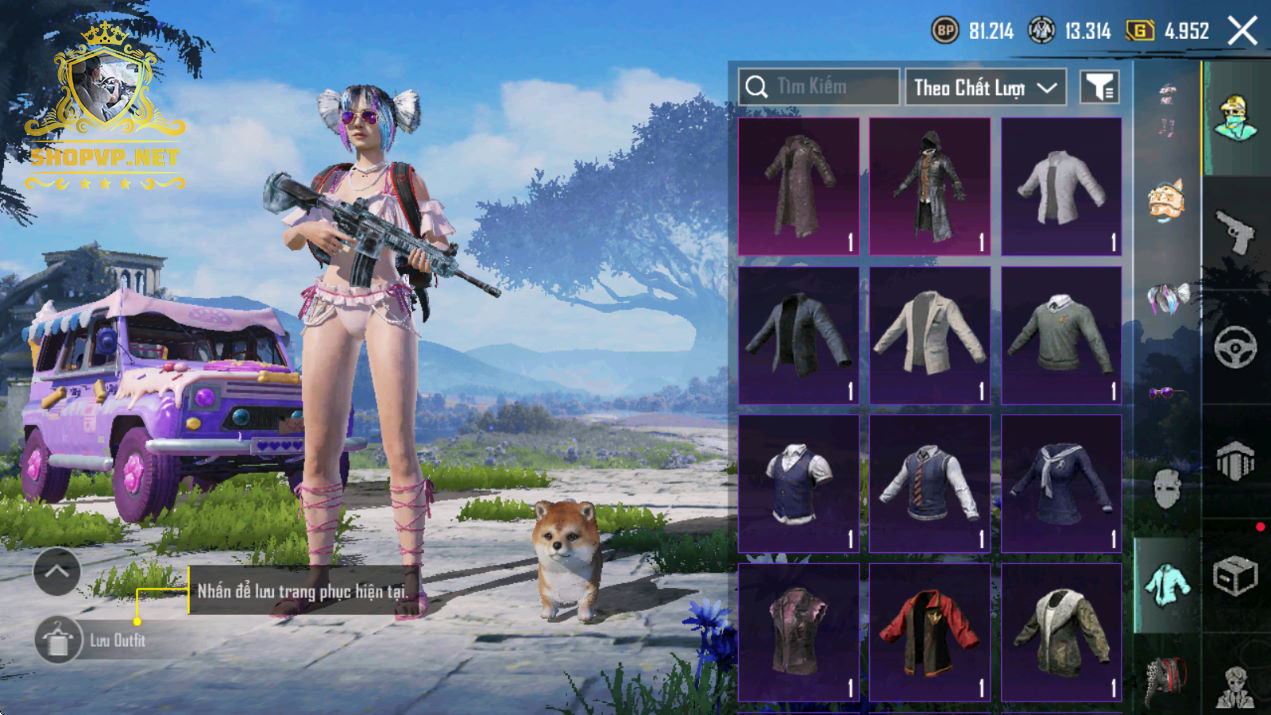1271x715 pixels.
Task: Pick the red jacket item
Action: [x=929, y=632]
